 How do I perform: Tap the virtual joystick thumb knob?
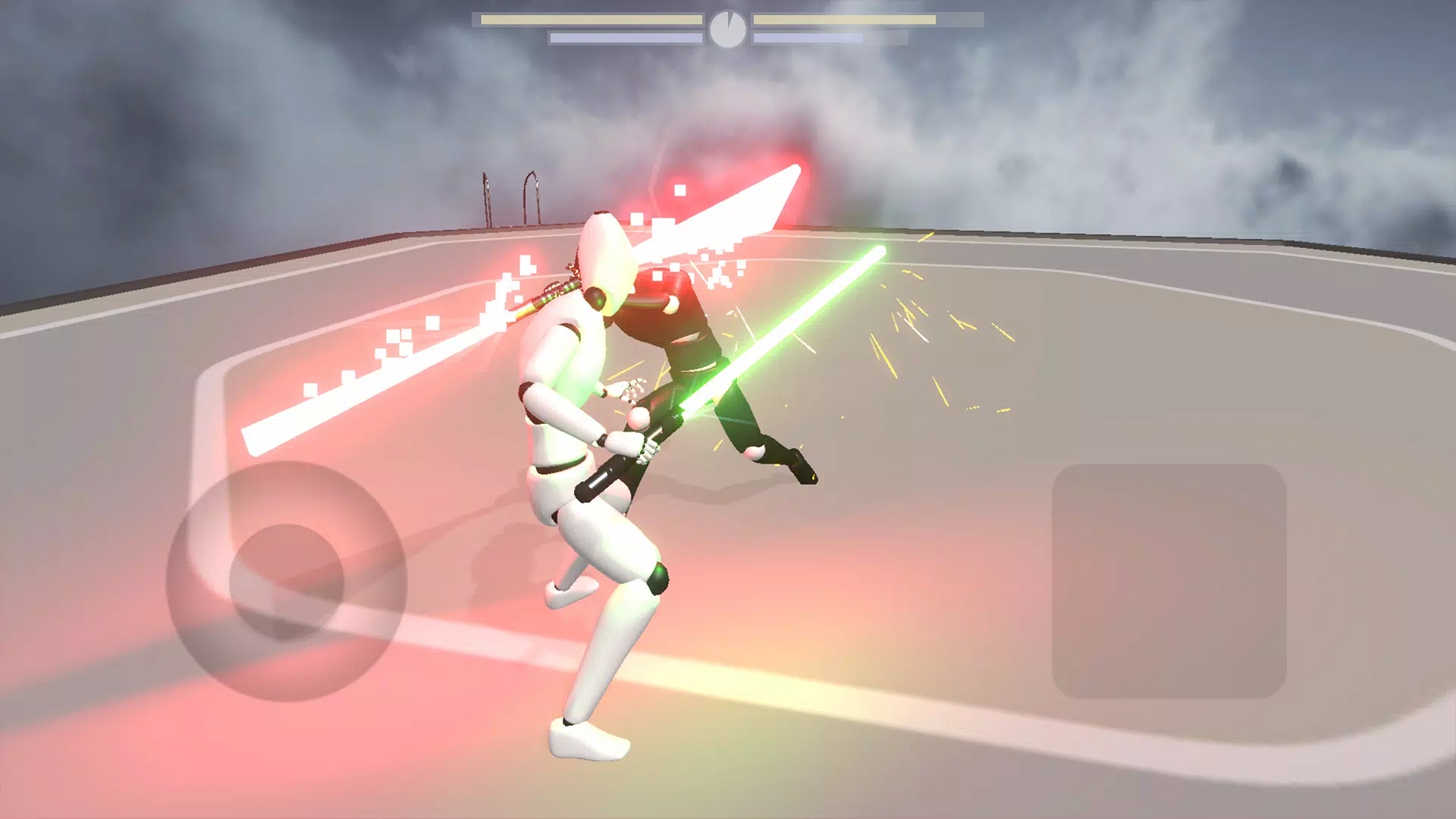(287, 581)
